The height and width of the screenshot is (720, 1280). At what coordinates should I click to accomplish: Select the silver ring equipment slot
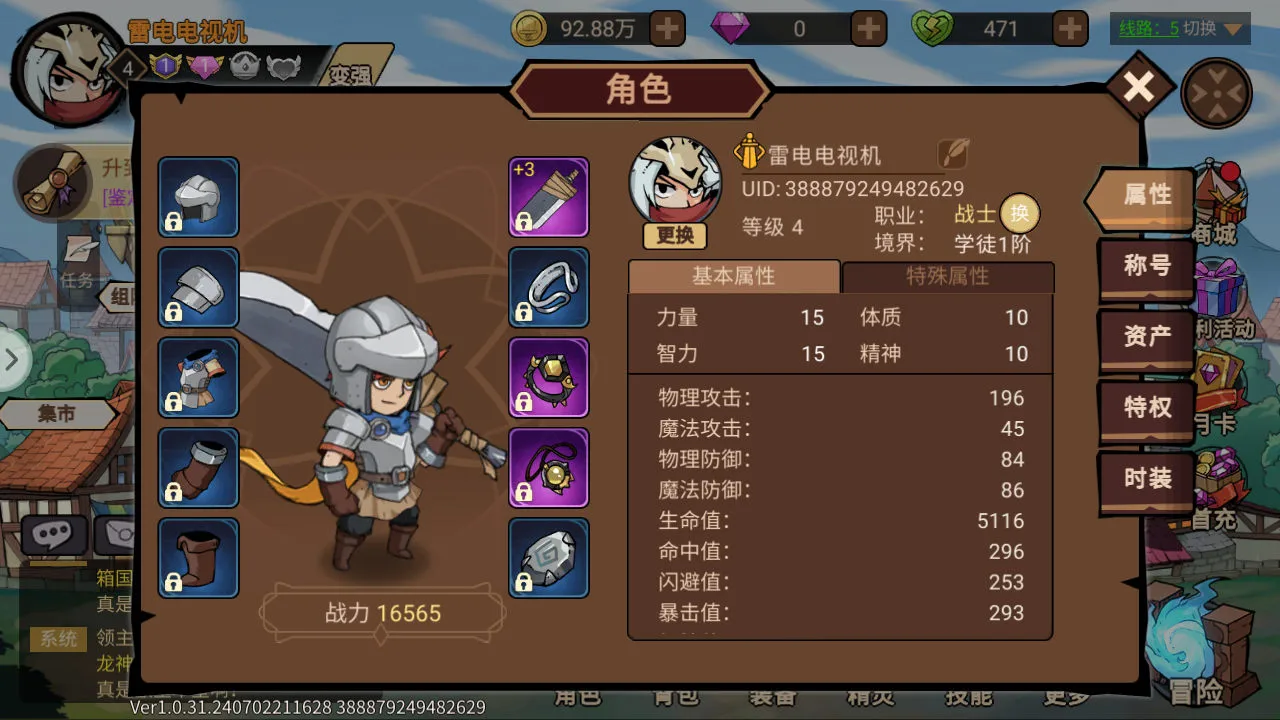pos(549,287)
